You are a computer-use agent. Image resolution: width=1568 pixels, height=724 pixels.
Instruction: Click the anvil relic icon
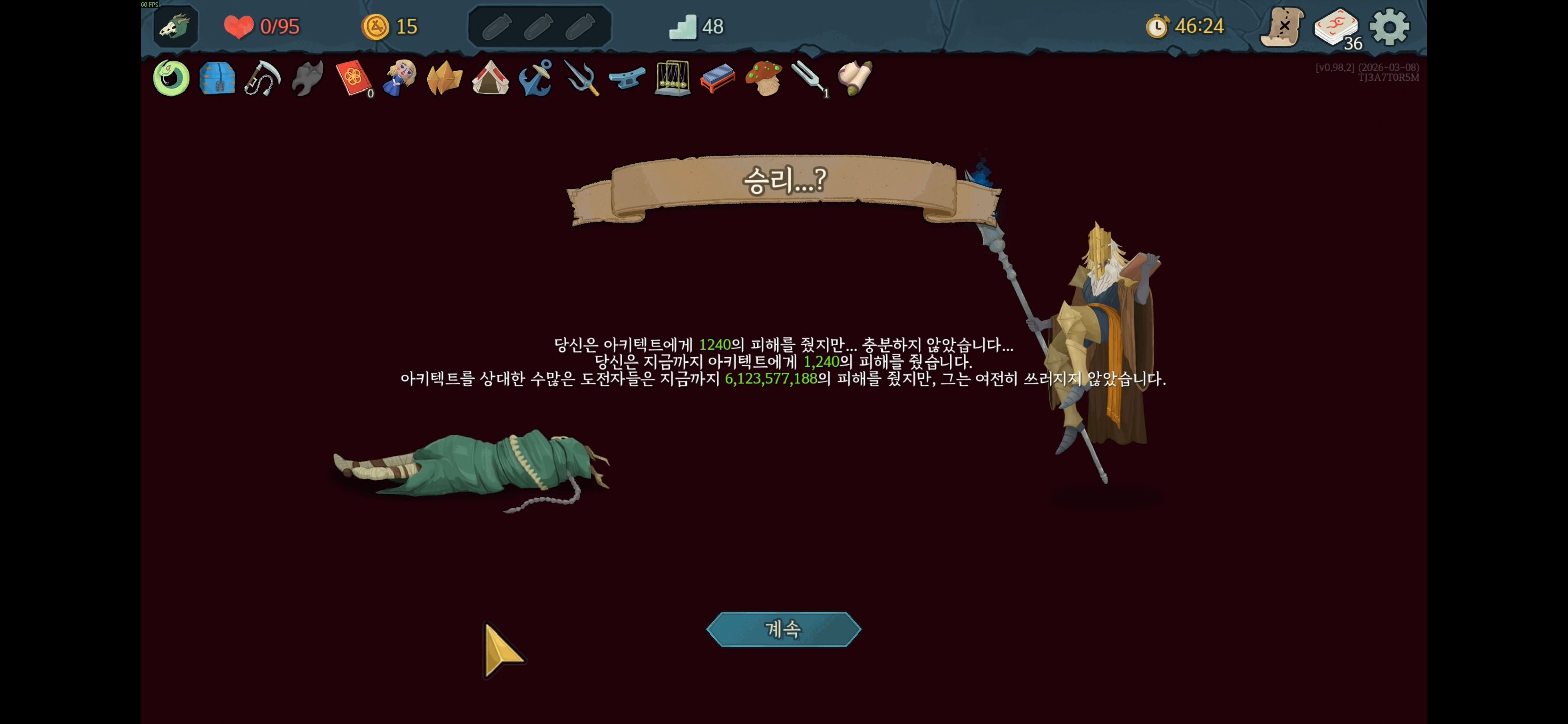click(627, 79)
